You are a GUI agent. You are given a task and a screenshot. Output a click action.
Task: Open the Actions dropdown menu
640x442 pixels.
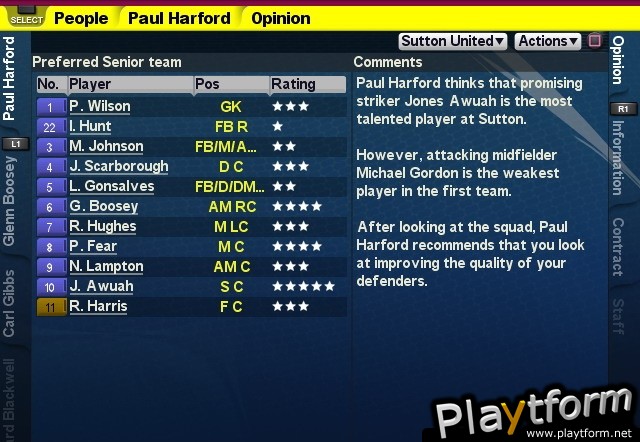547,41
